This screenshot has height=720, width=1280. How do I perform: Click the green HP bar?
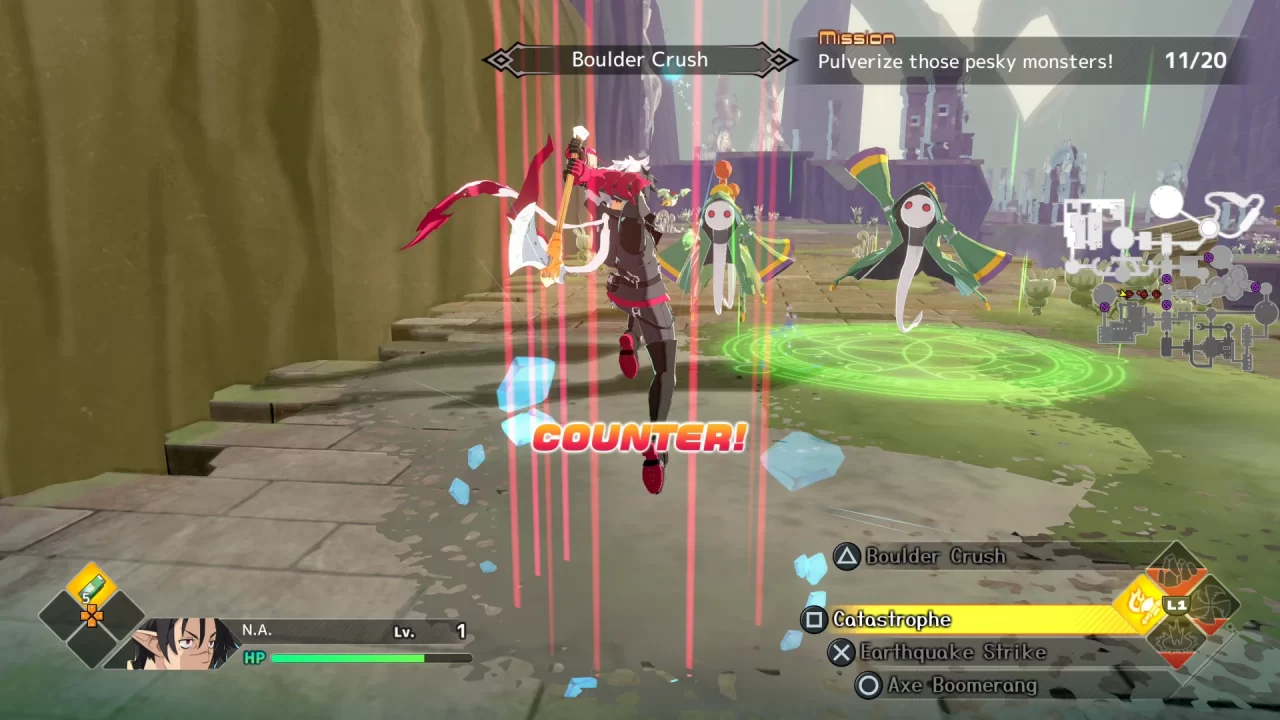(x=350, y=658)
